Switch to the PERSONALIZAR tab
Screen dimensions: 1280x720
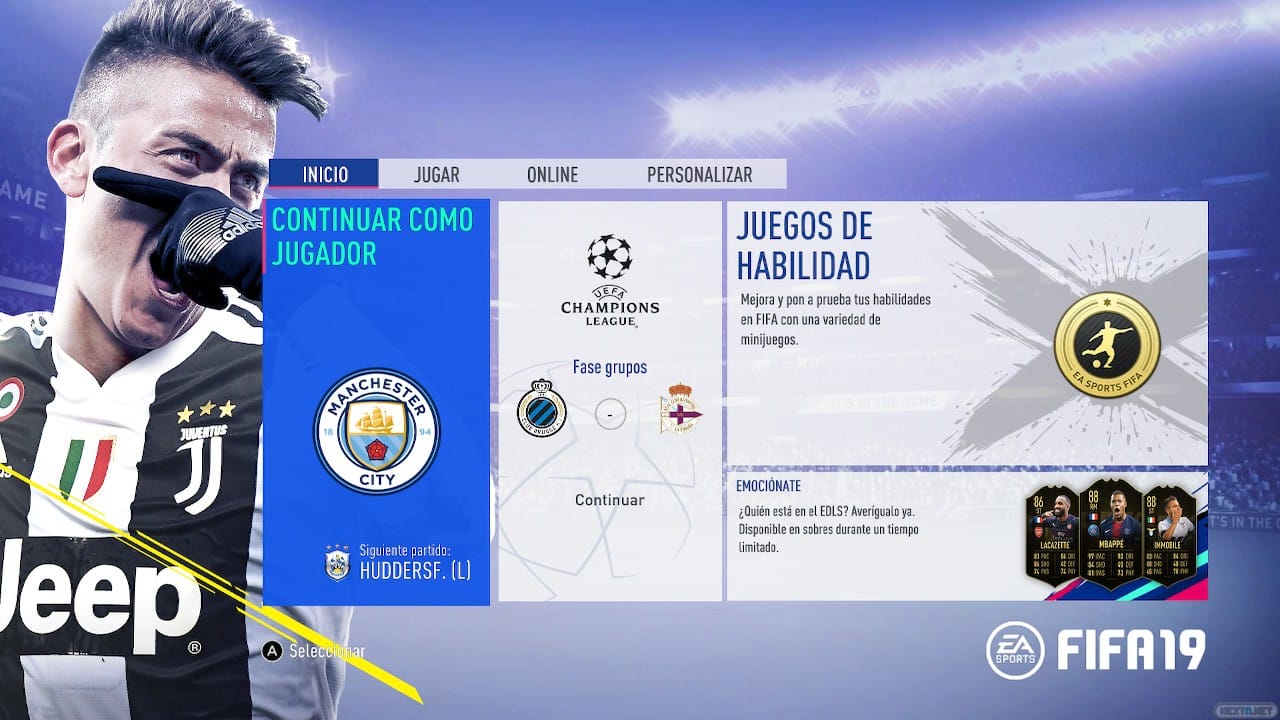tap(699, 174)
